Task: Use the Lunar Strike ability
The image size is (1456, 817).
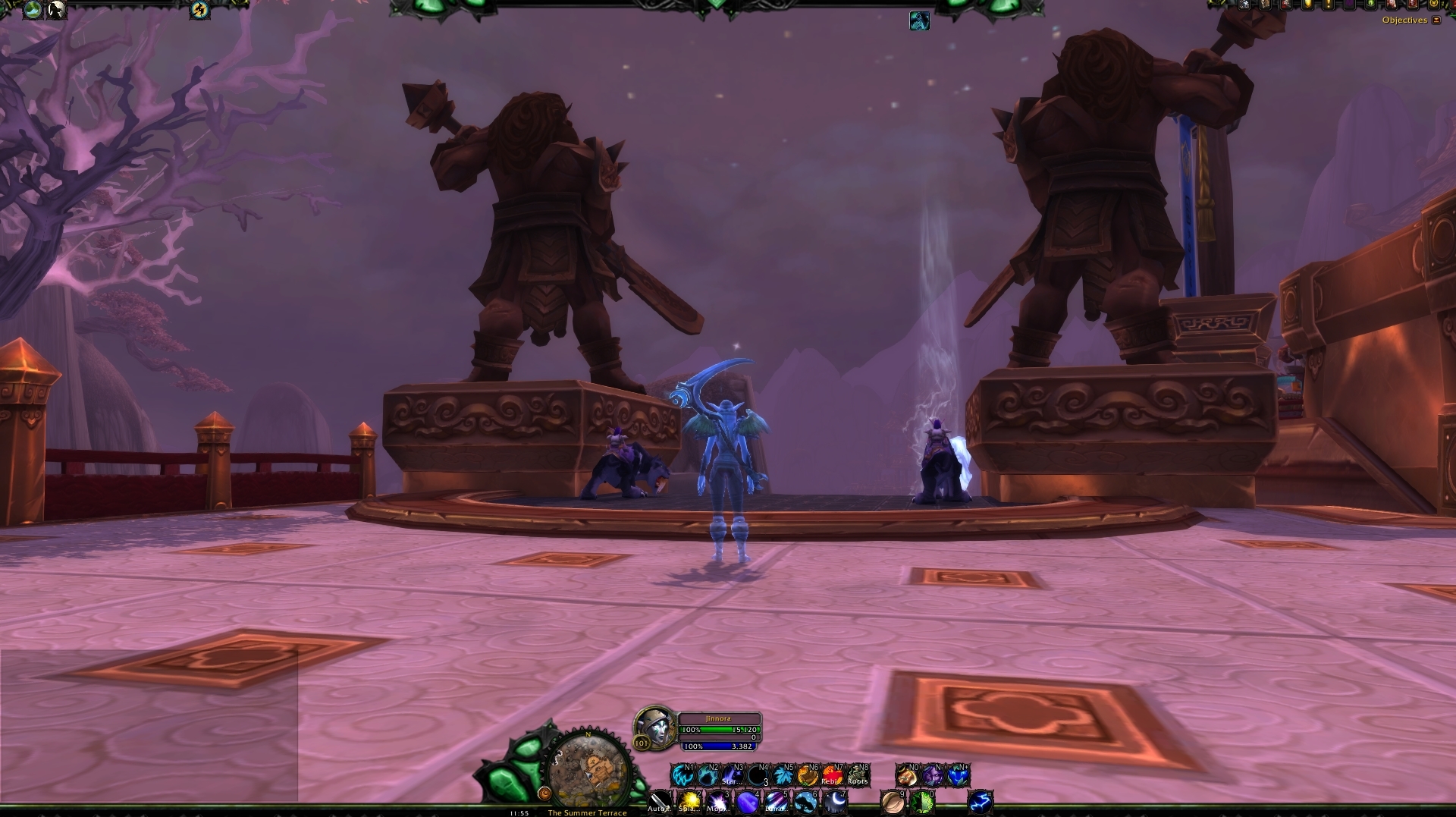Action: pyautogui.click(x=776, y=801)
